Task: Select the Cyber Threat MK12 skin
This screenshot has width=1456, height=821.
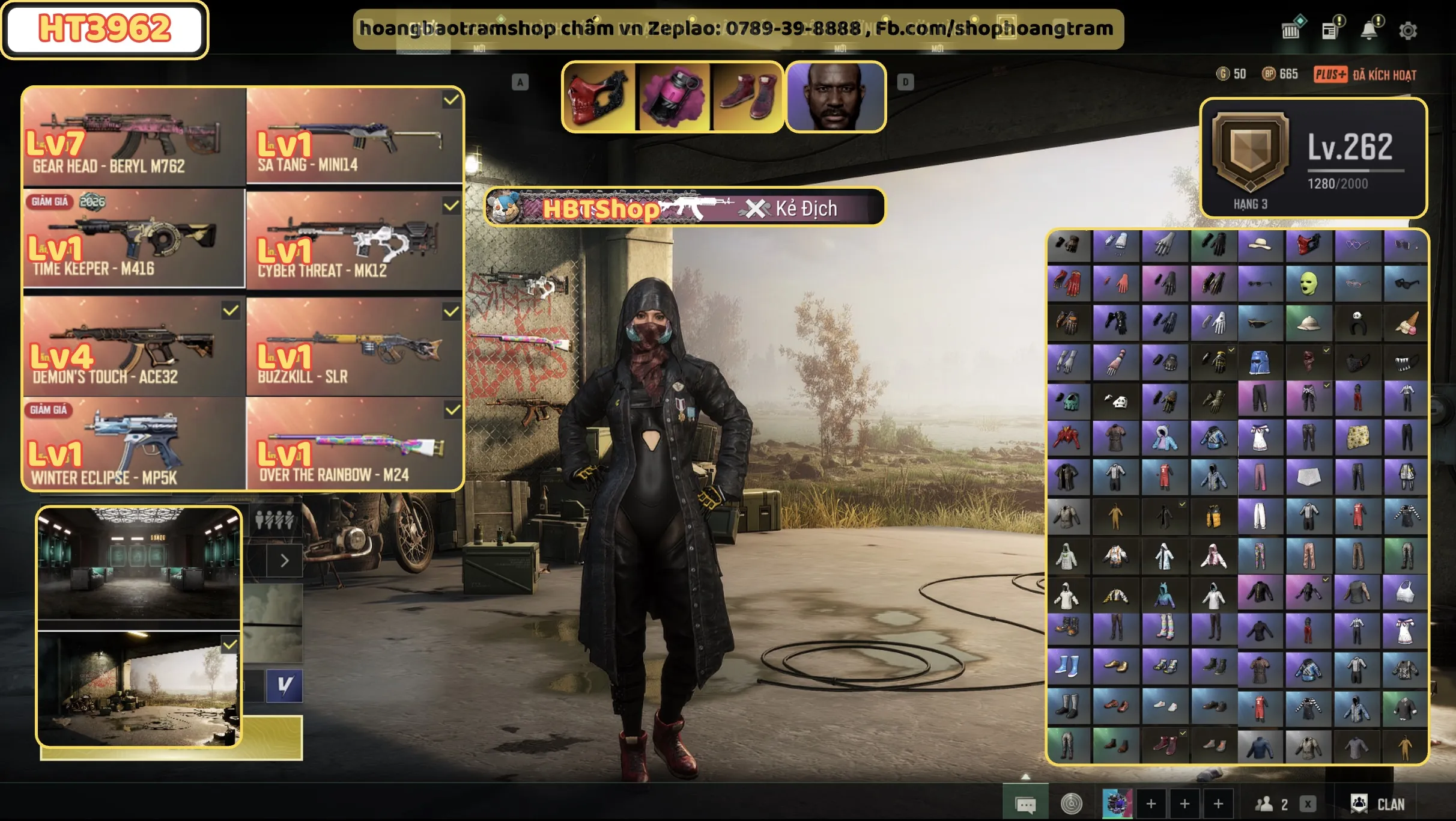Action: tap(354, 240)
